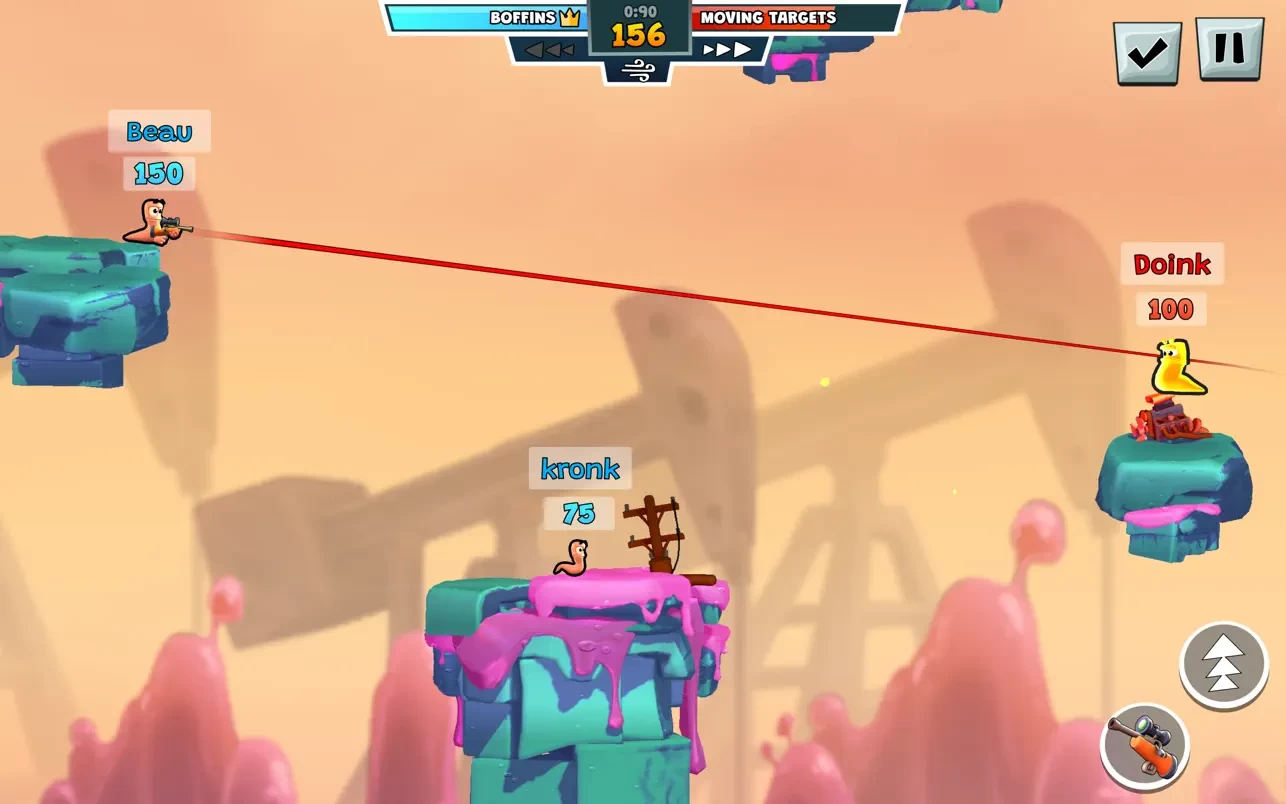Tap the triple-arrow jump button

[1224, 665]
